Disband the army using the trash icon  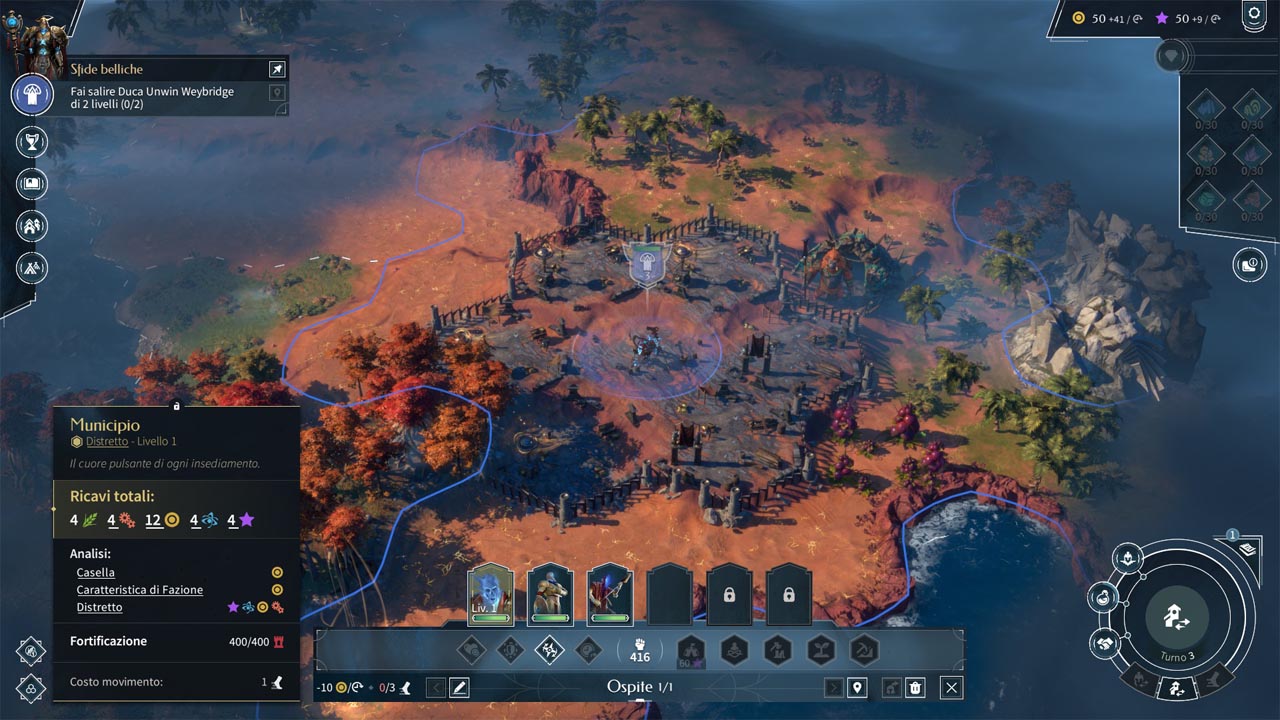[916, 687]
